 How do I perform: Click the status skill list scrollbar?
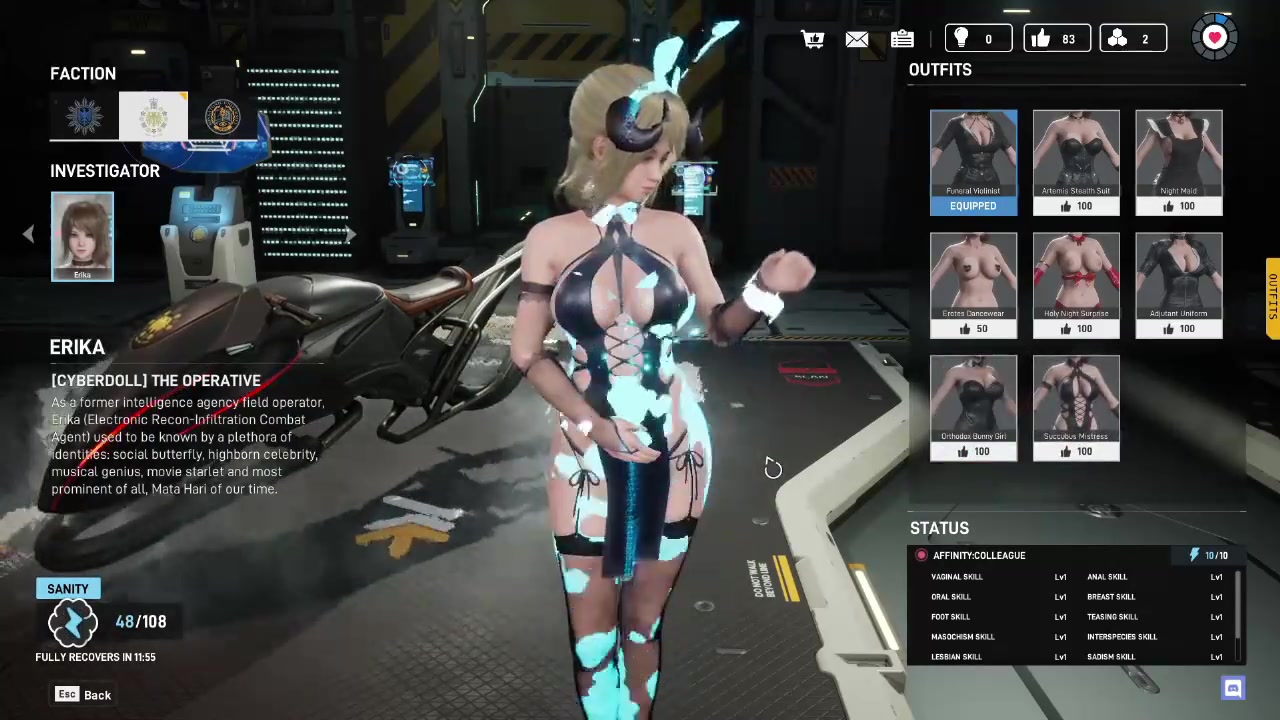pos(1239,615)
